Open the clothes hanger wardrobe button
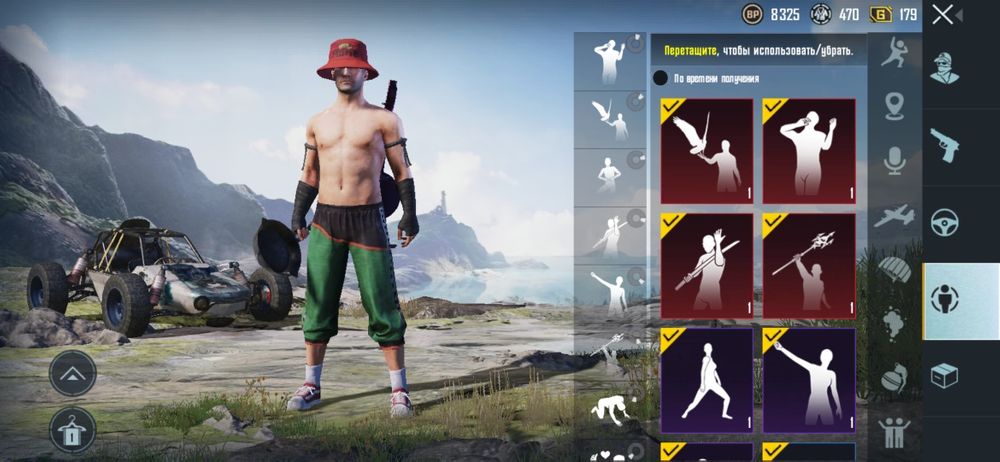This screenshot has height=462, width=1000. (72, 428)
